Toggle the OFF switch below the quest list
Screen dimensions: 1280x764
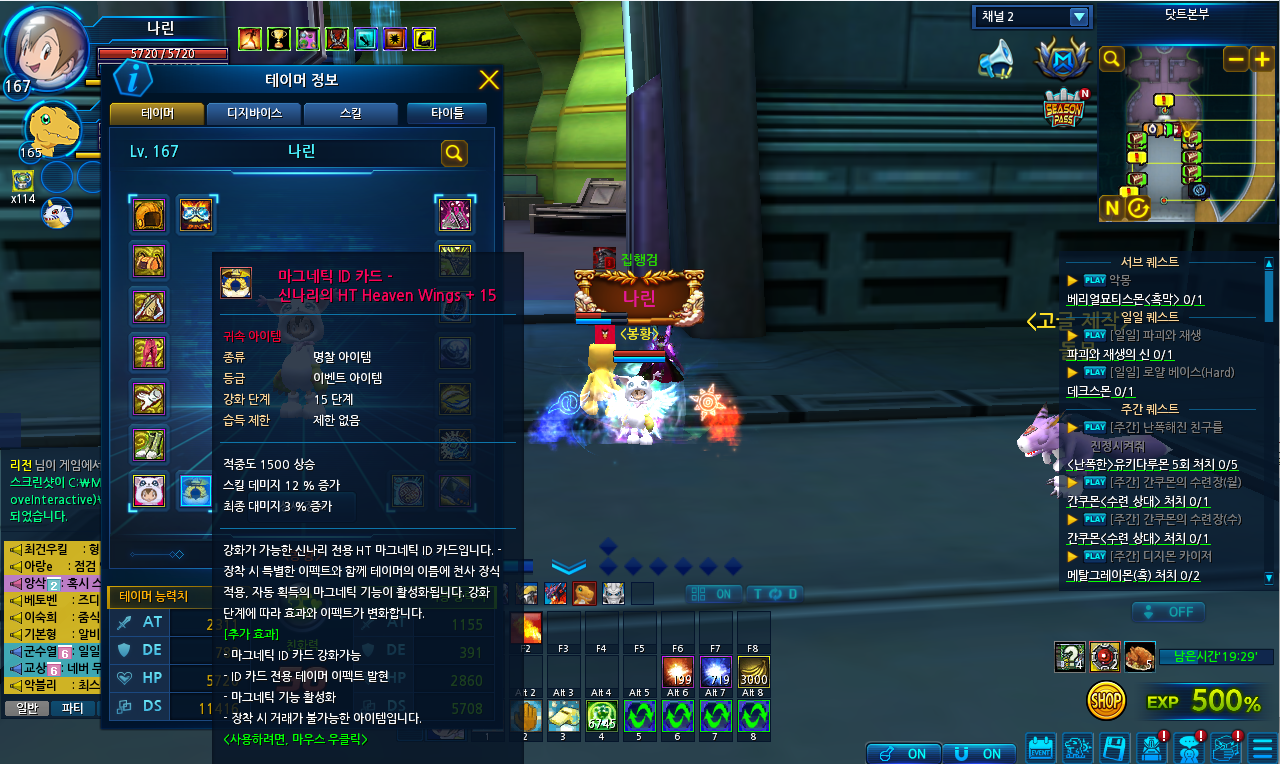(1168, 611)
